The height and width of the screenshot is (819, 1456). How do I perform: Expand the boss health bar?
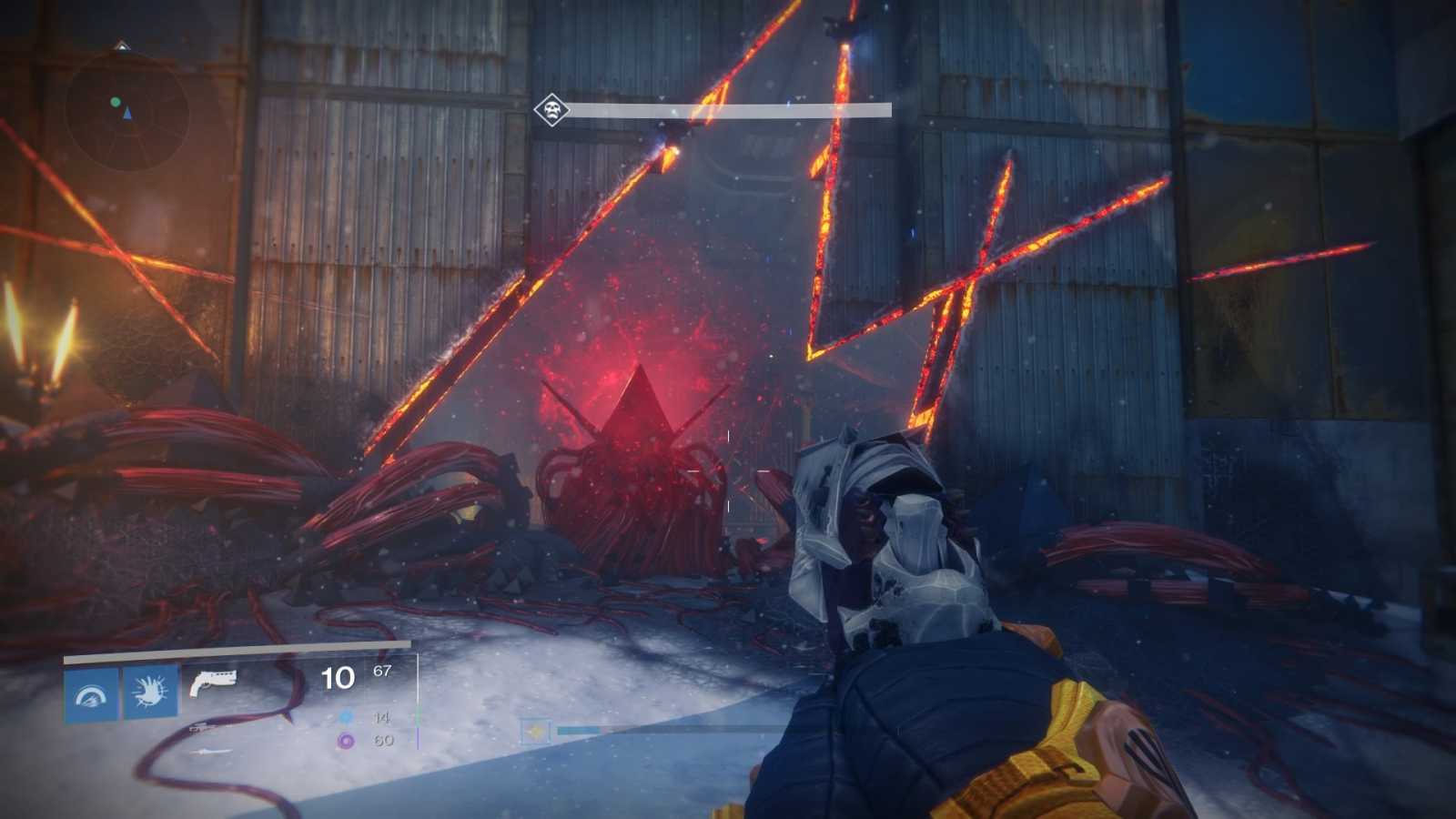tap(728, 109)
